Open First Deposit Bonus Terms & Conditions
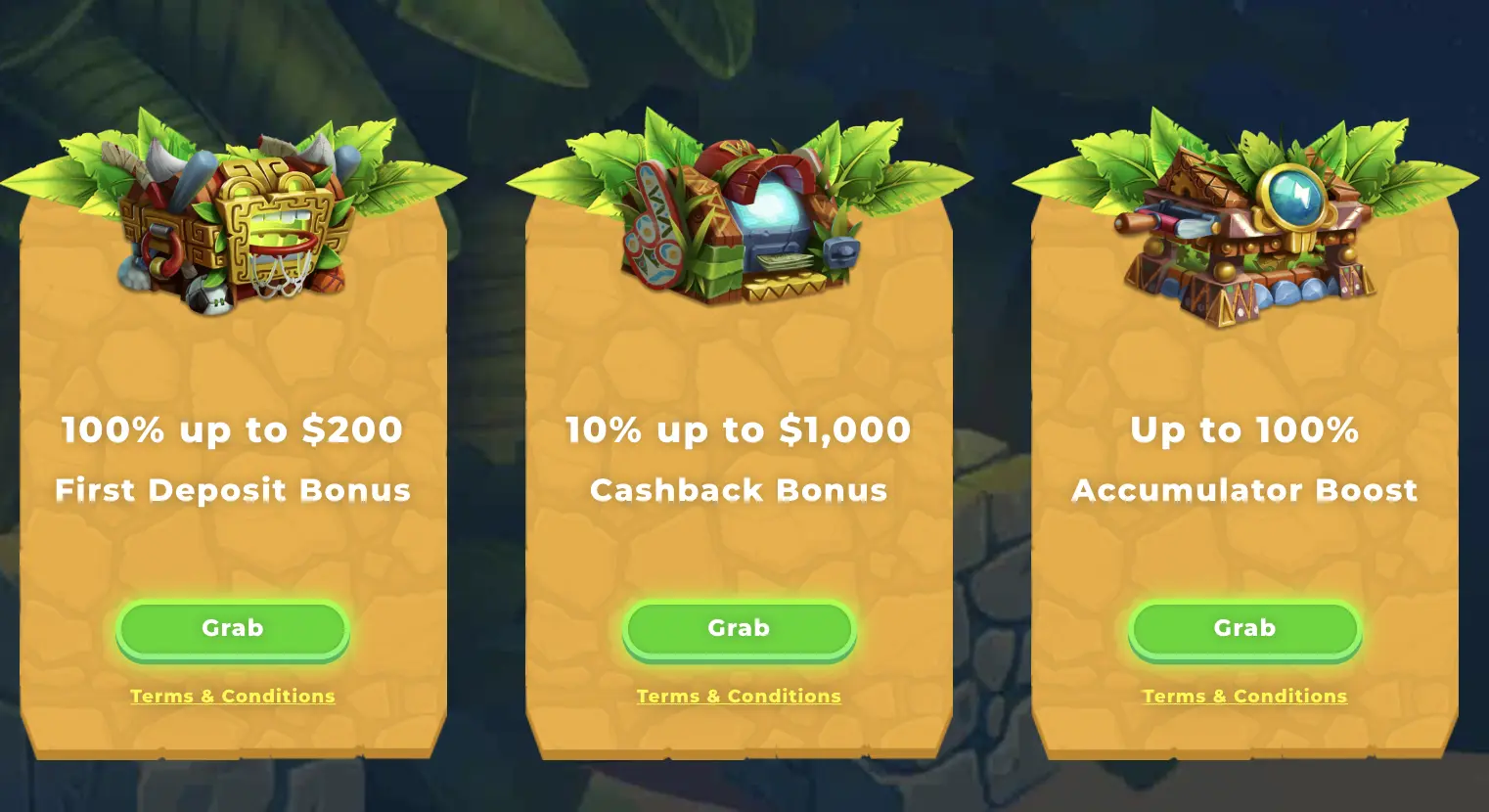Viewport: 1489px width, 812px height. coord(232,696)
